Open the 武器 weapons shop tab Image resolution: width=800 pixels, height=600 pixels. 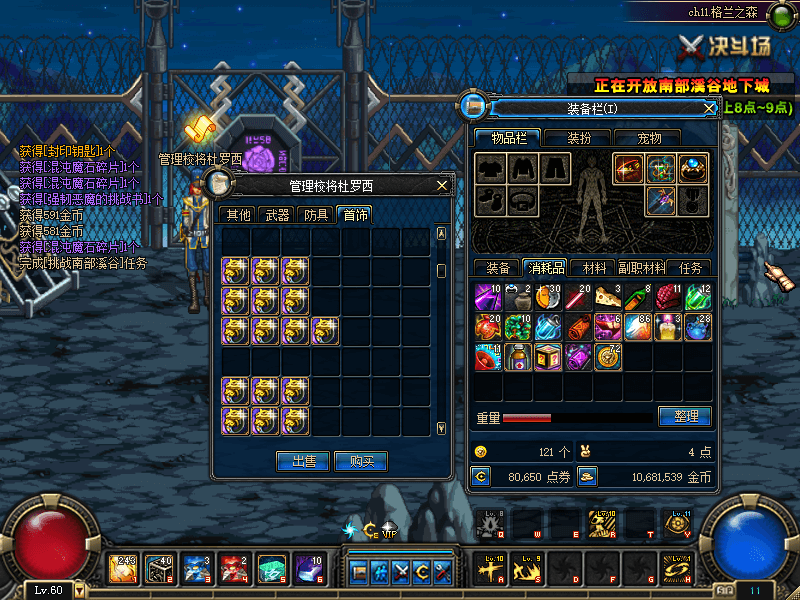pyautogui.click(x=276, y=214)
